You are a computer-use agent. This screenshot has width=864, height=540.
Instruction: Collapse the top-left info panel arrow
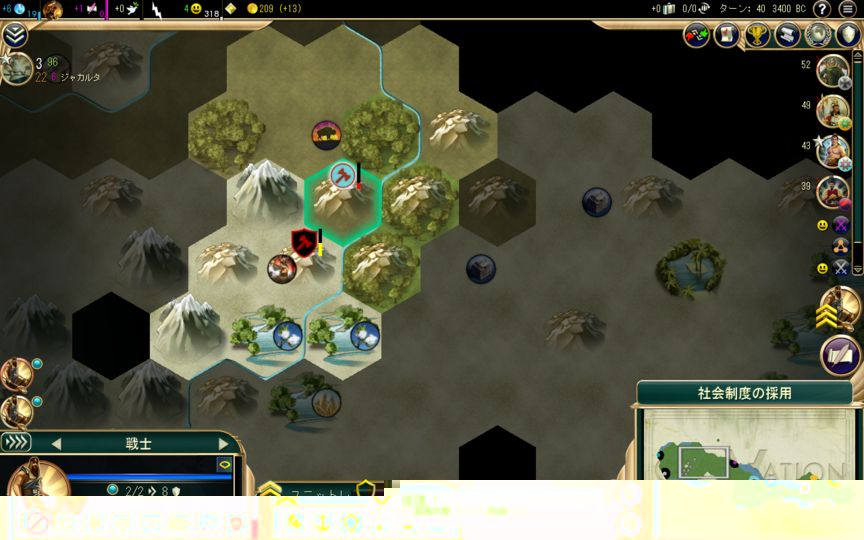pyautogui.click(x=15, y=36)
